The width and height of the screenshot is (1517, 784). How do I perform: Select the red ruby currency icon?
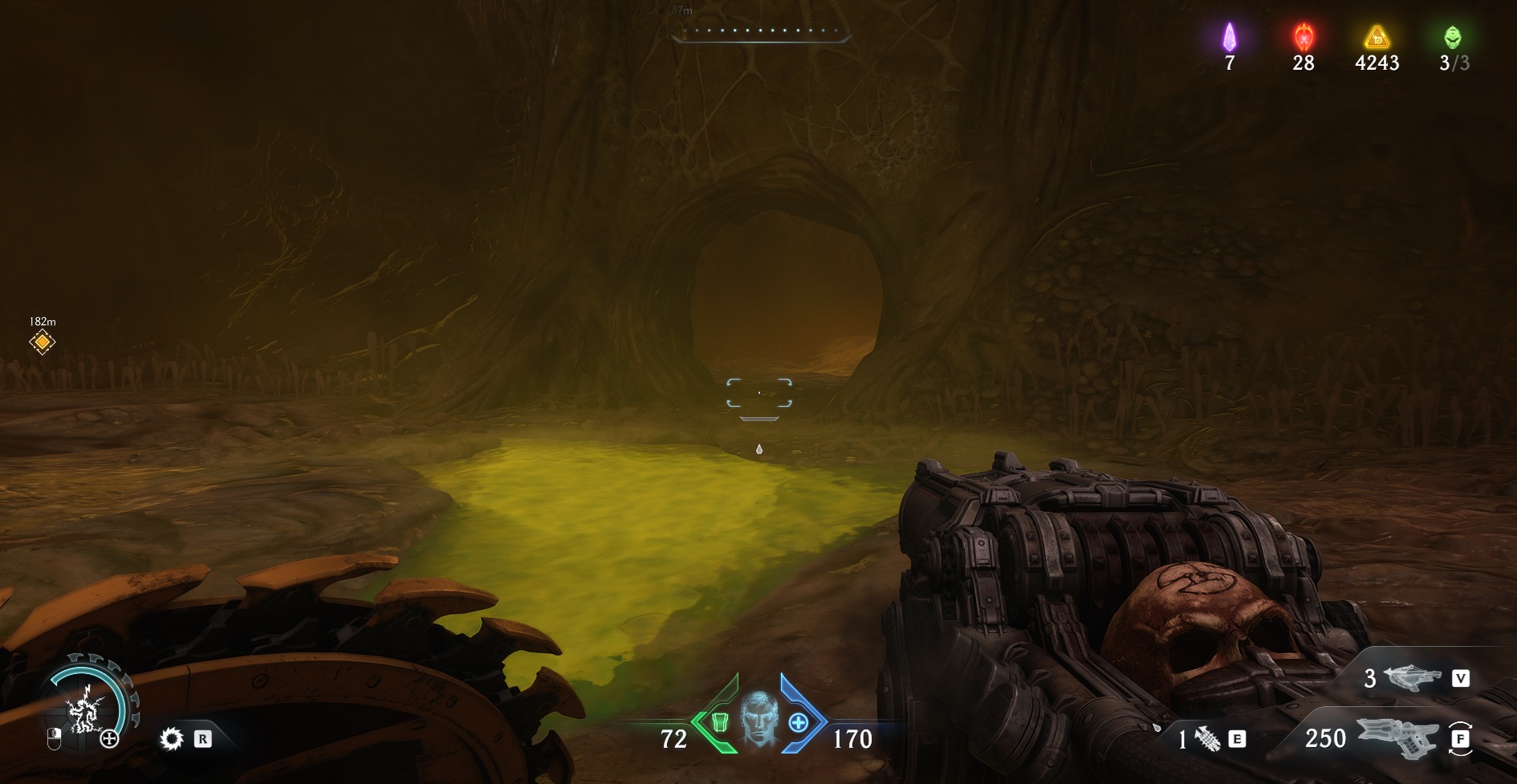point(1303,36)
